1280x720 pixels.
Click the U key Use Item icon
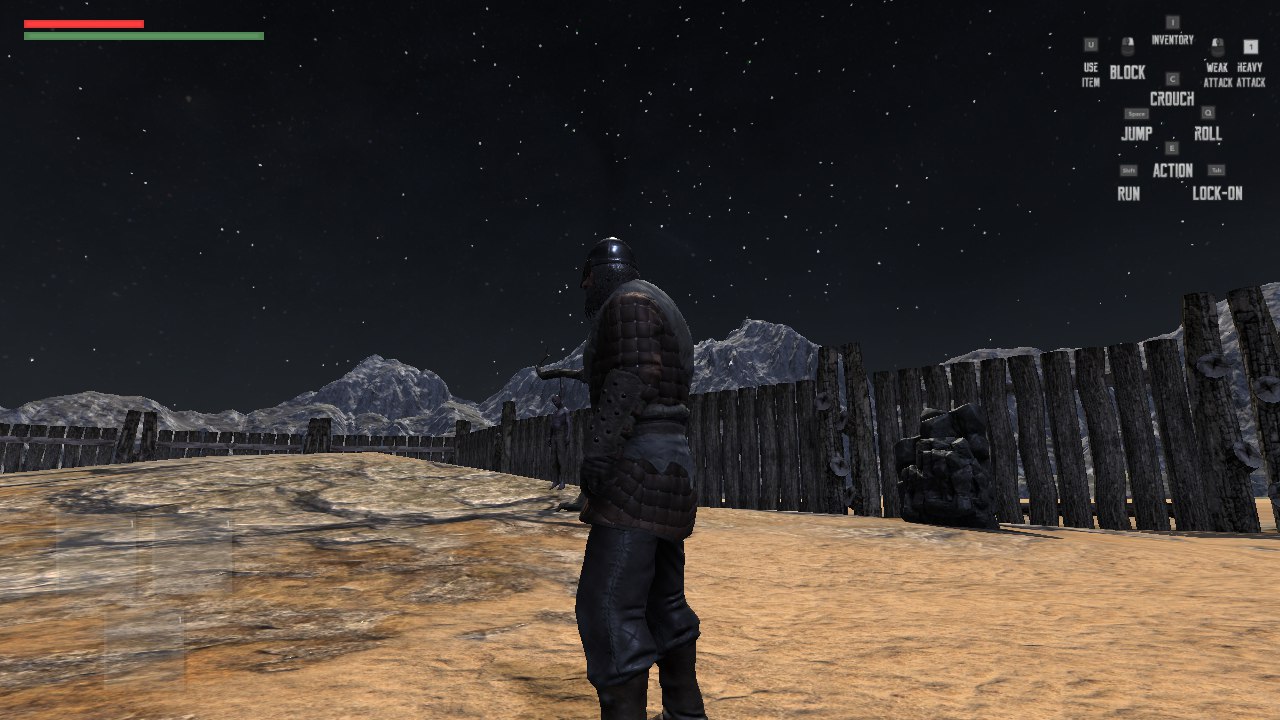[1092, 44]
